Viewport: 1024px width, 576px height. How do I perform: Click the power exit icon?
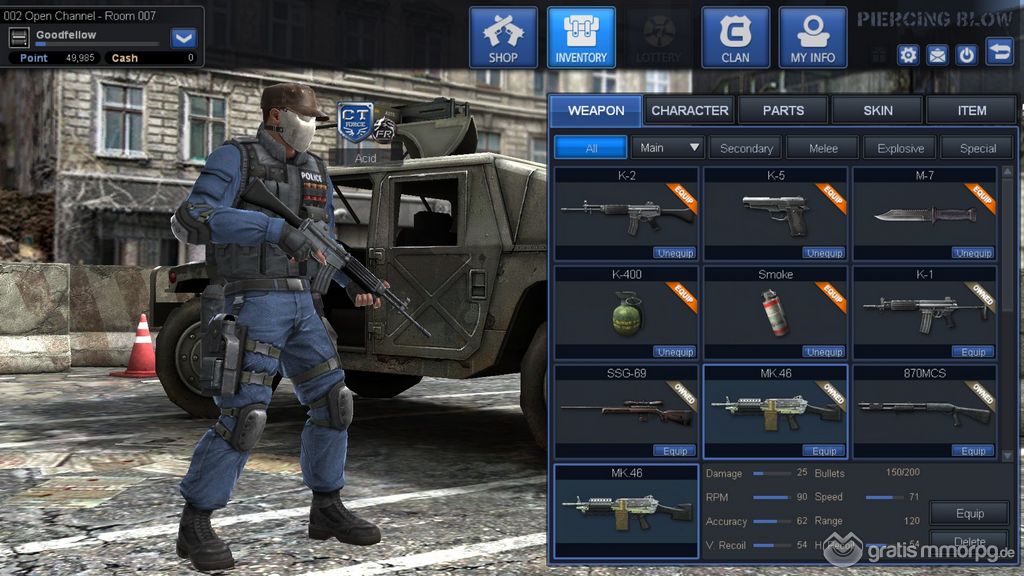click(x=966, y=55)
